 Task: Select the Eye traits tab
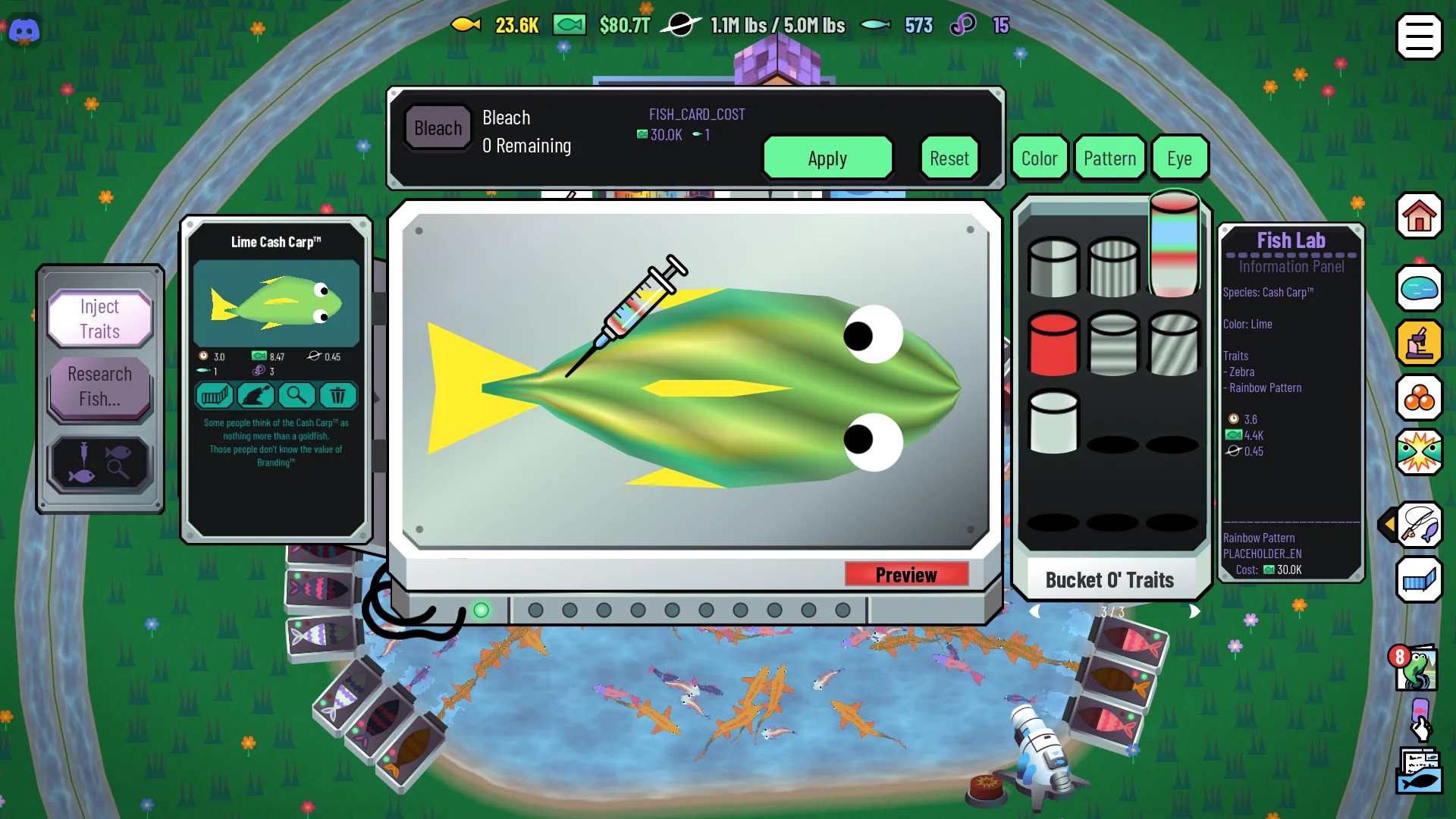(x=1179, y=158)
